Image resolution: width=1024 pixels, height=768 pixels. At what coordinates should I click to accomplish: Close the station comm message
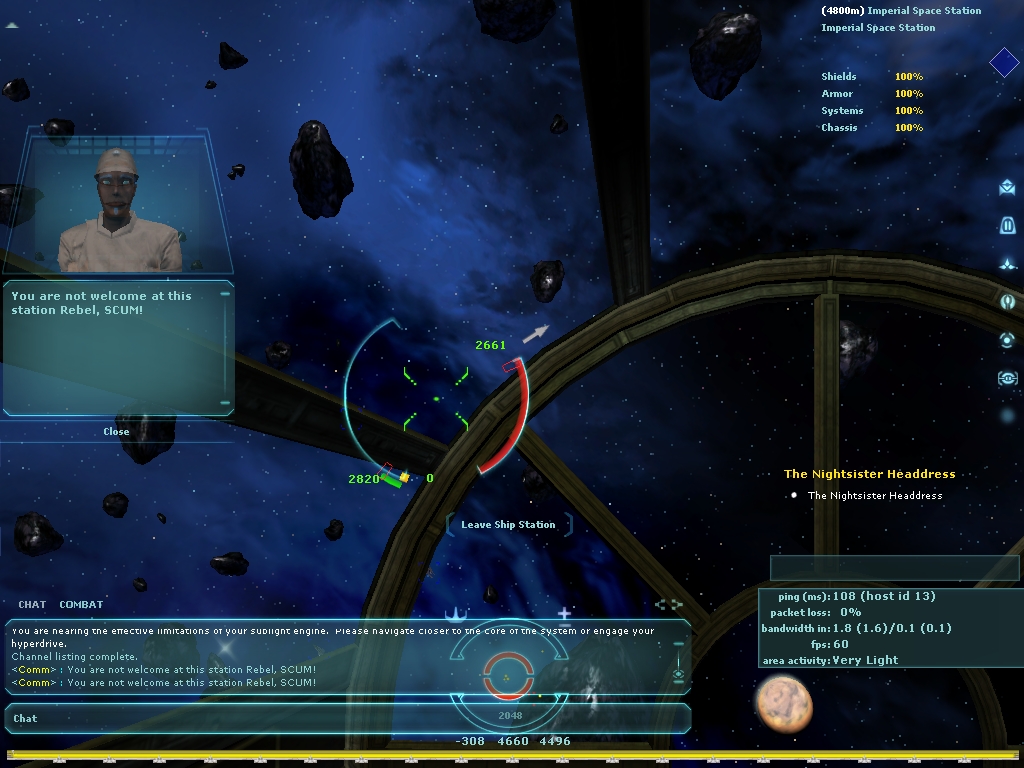(x=116, y=432)
